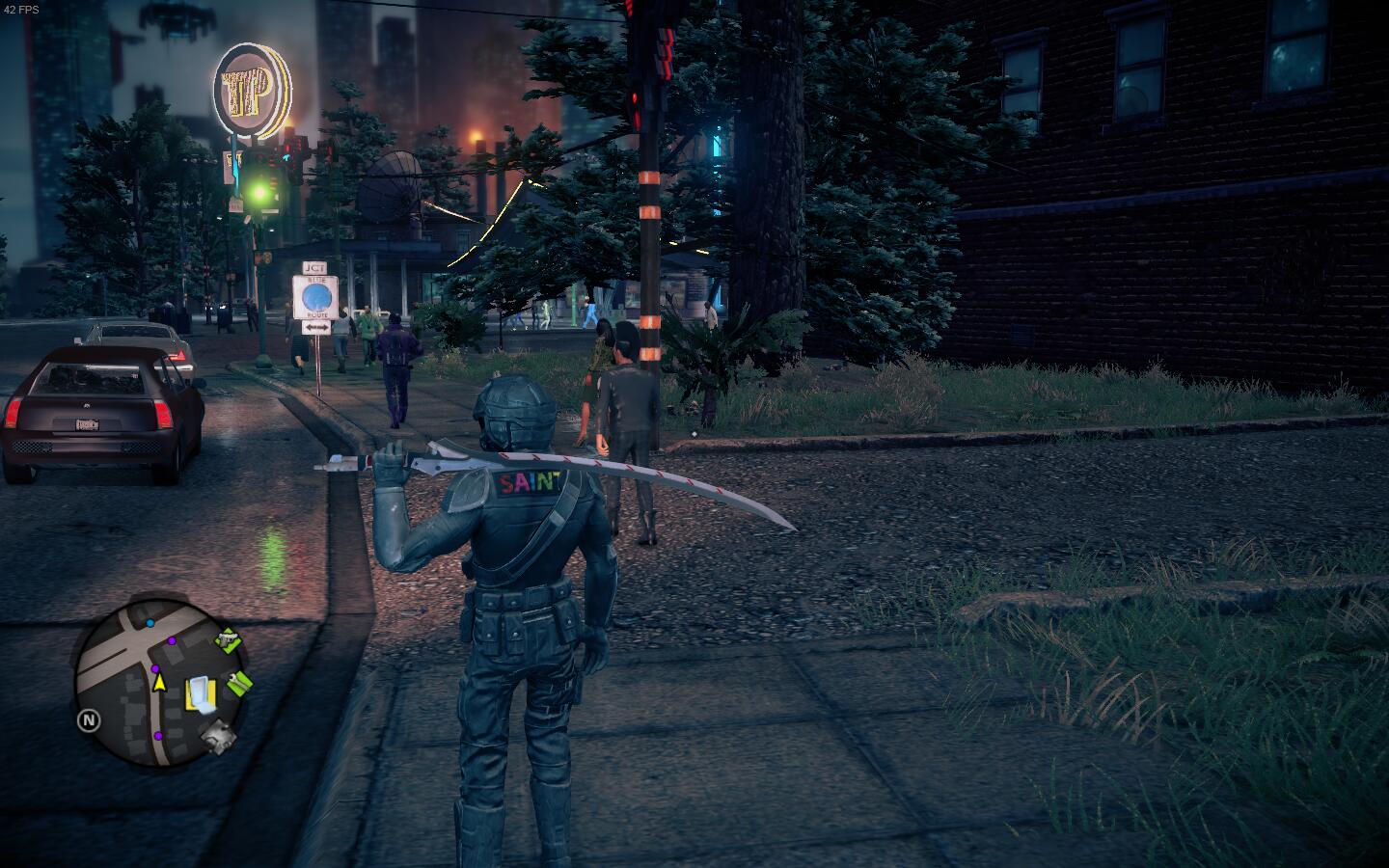Click the yellow door marker on minimap
The width and height of the screenshot is (1389, 868).
199,692
